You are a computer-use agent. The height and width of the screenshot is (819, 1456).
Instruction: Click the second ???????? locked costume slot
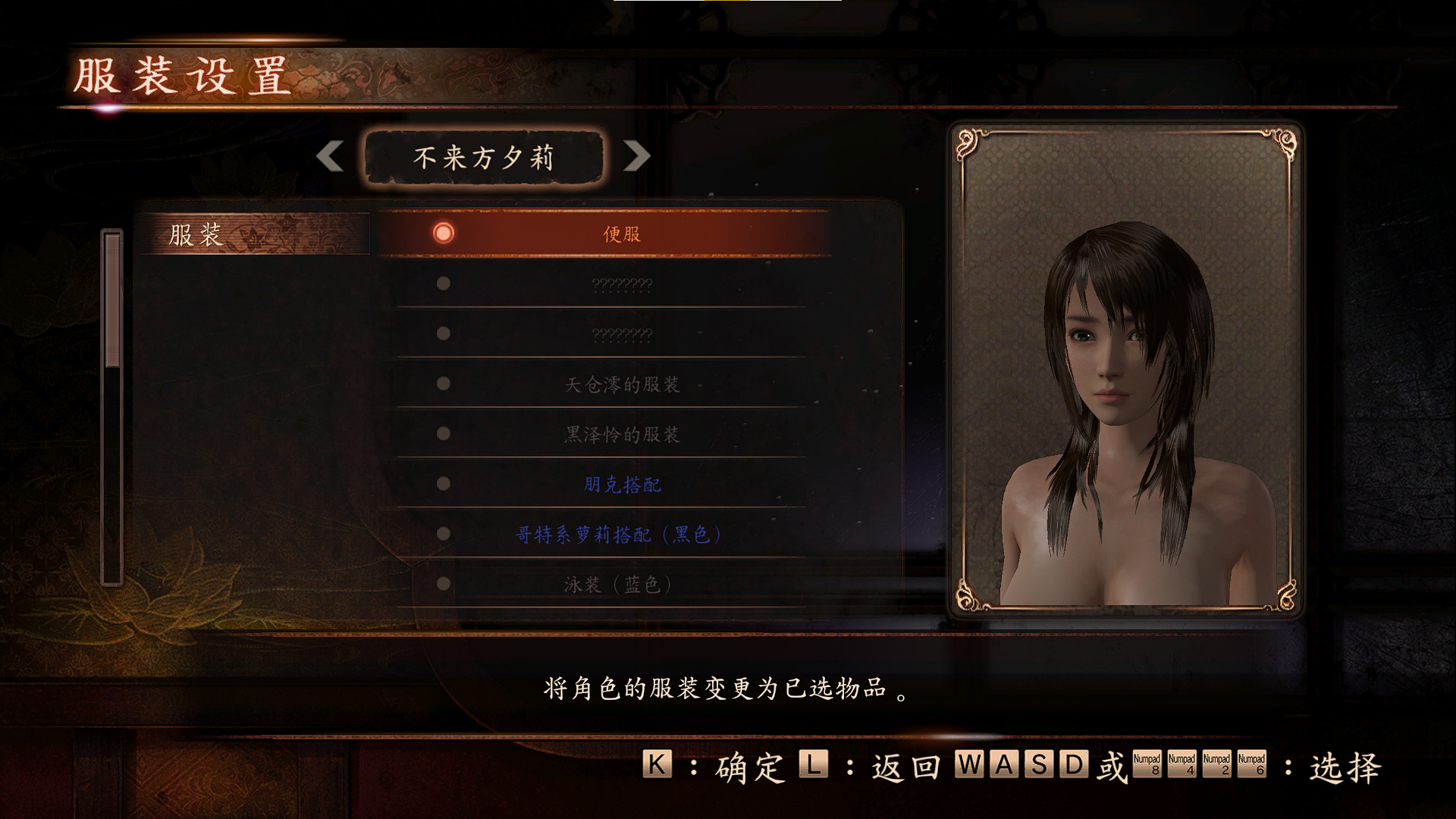point(622,334)
